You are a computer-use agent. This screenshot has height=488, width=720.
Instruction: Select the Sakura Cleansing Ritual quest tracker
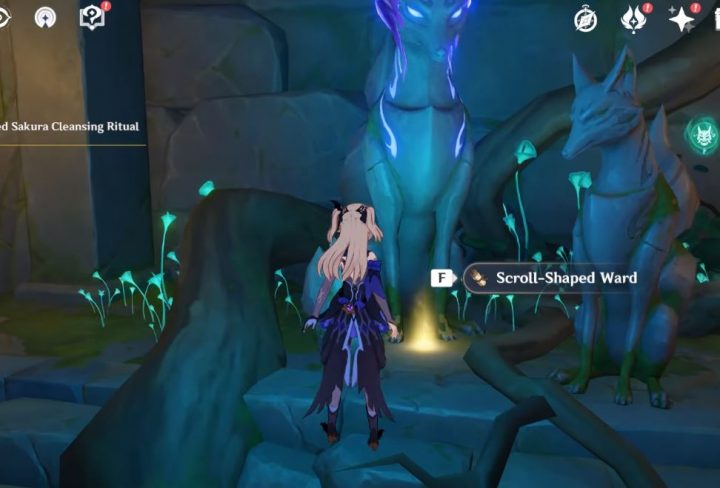(70, 127)
